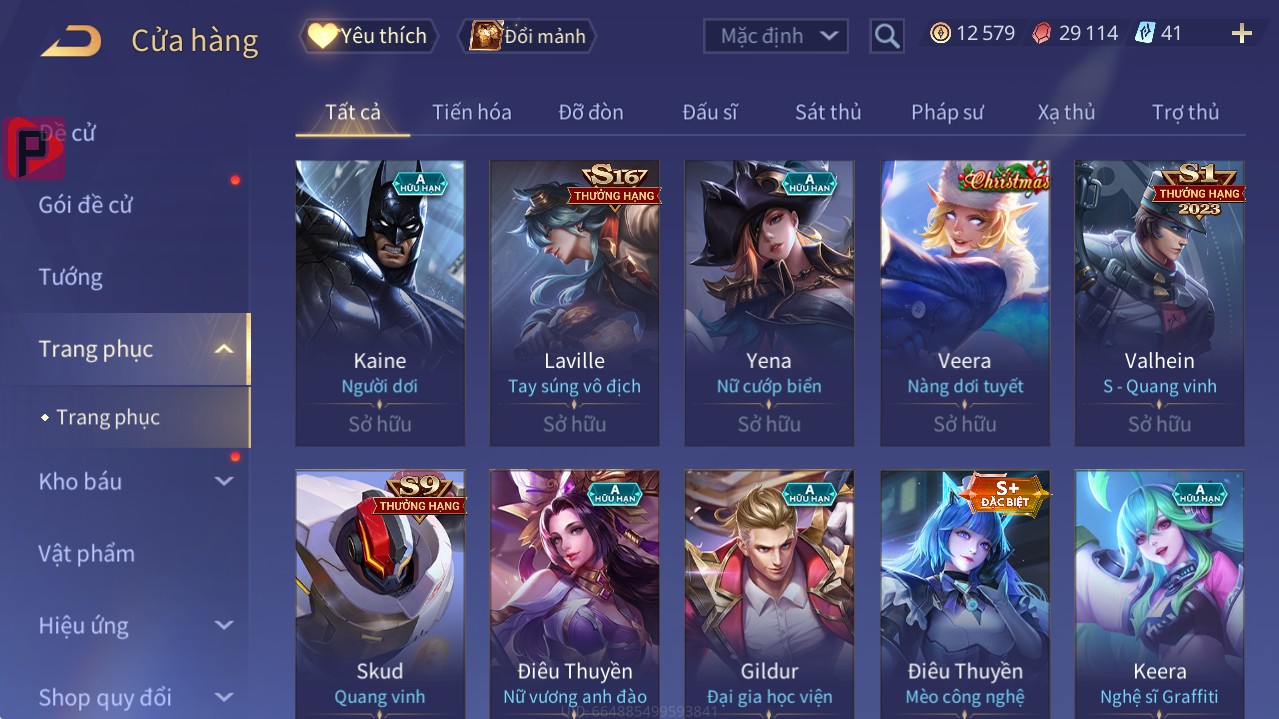The width and height of the screenshot is (1279, 719).
Task: Select the Đỡ đòn tab
Action: [590, 112]
